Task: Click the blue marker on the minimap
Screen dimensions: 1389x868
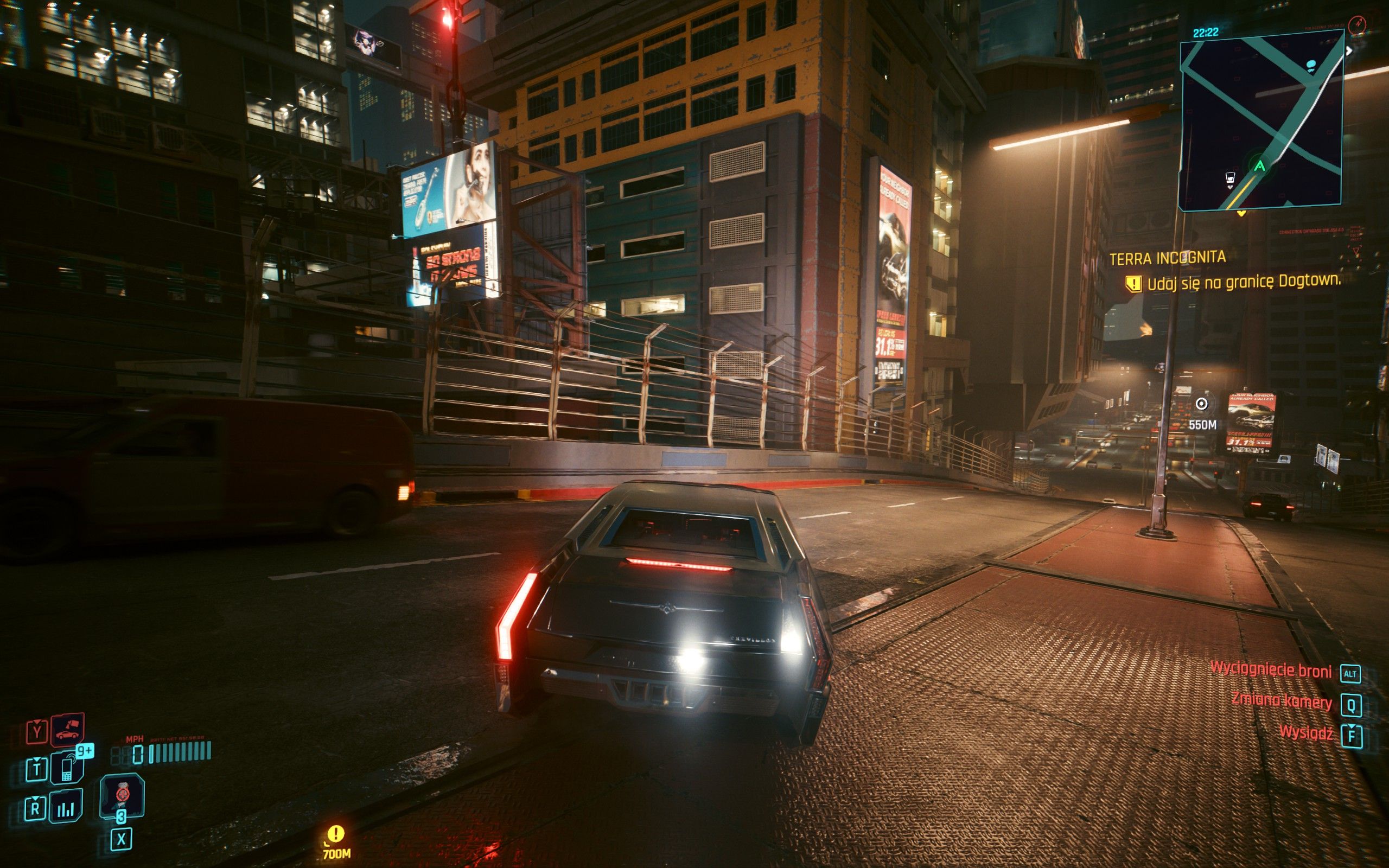Action: pos(1311,65)
